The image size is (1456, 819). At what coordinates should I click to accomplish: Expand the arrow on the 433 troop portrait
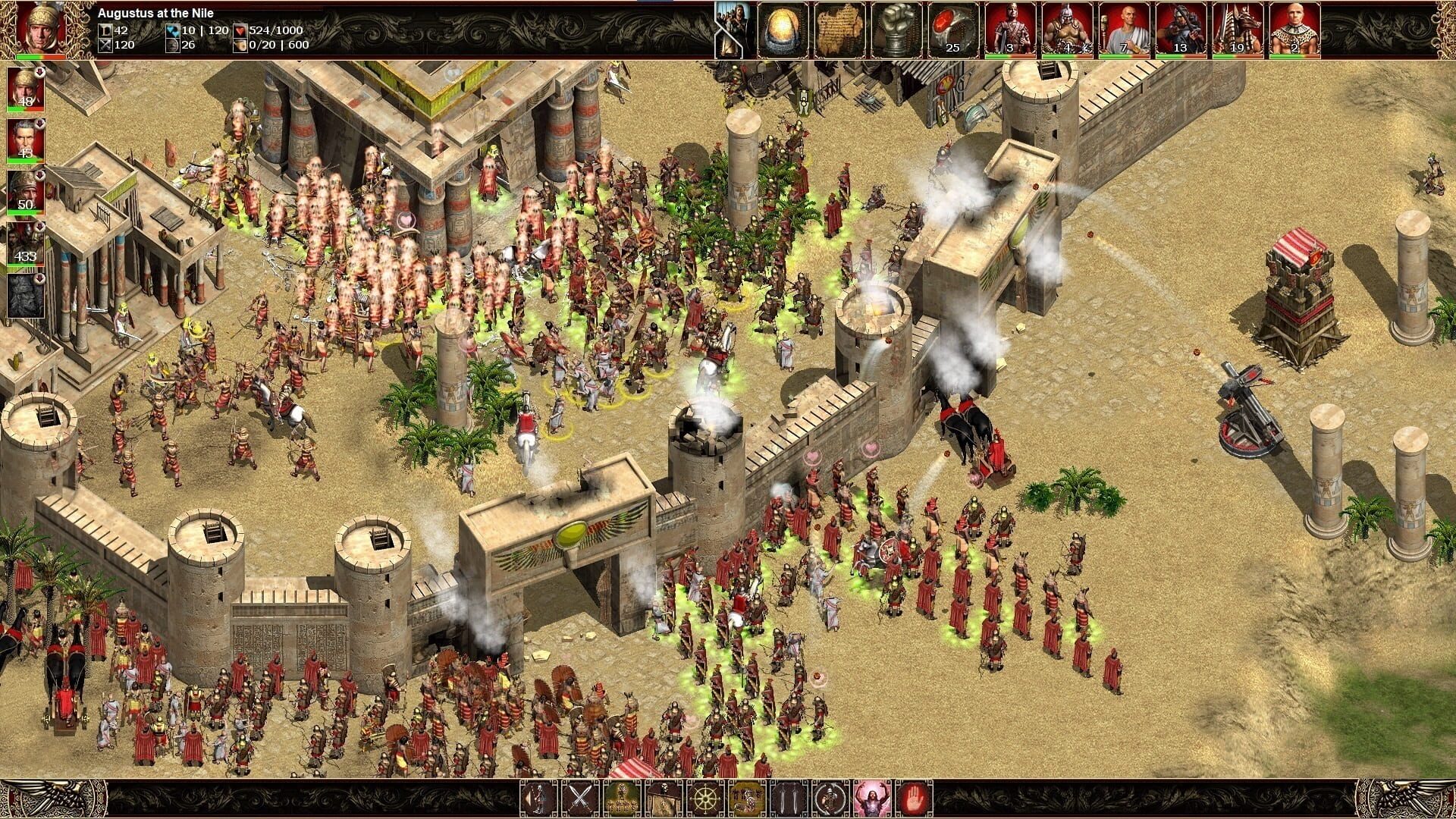click(39, 224)
